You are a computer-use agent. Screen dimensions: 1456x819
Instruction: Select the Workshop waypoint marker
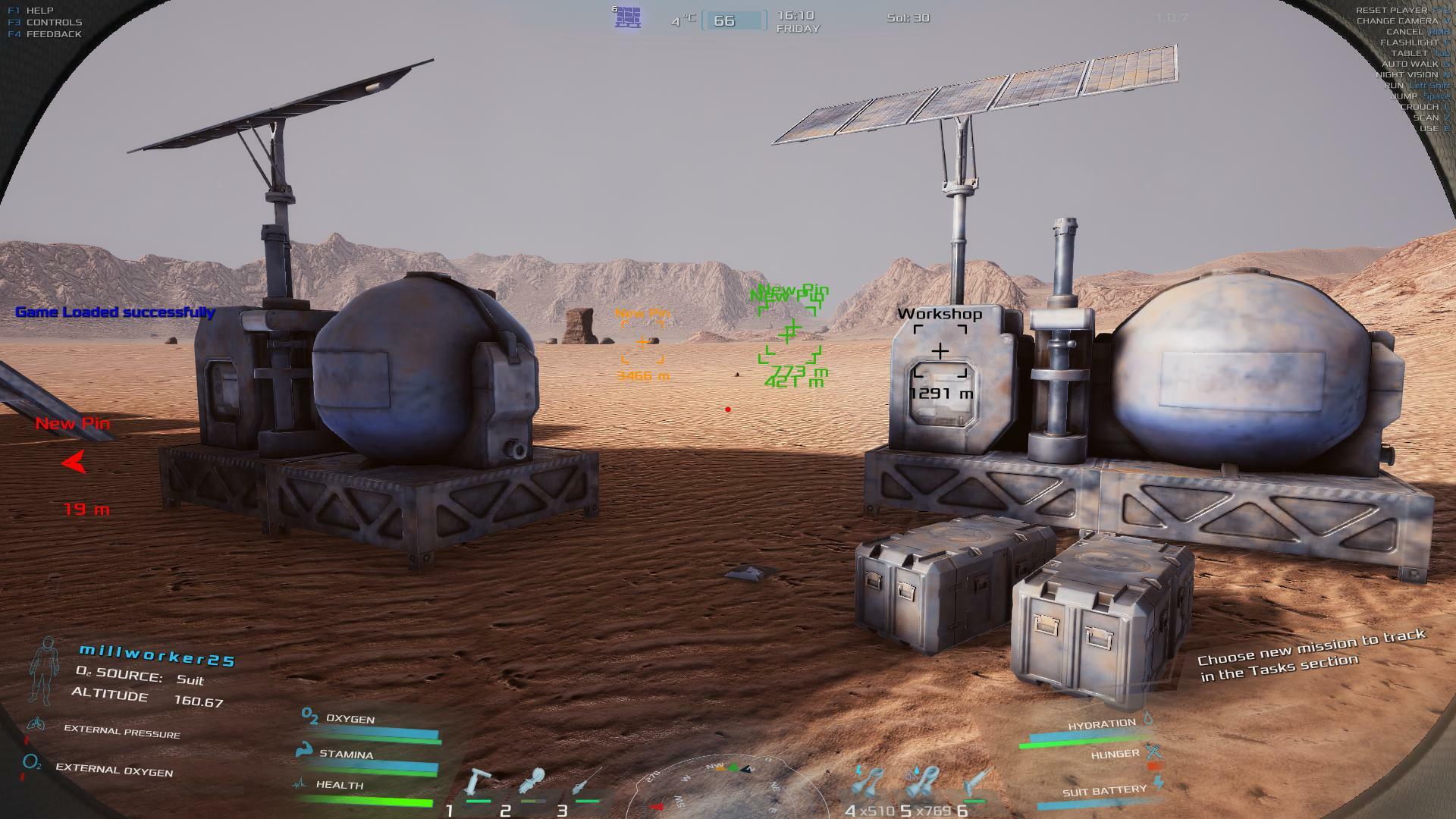coord(940,351)
